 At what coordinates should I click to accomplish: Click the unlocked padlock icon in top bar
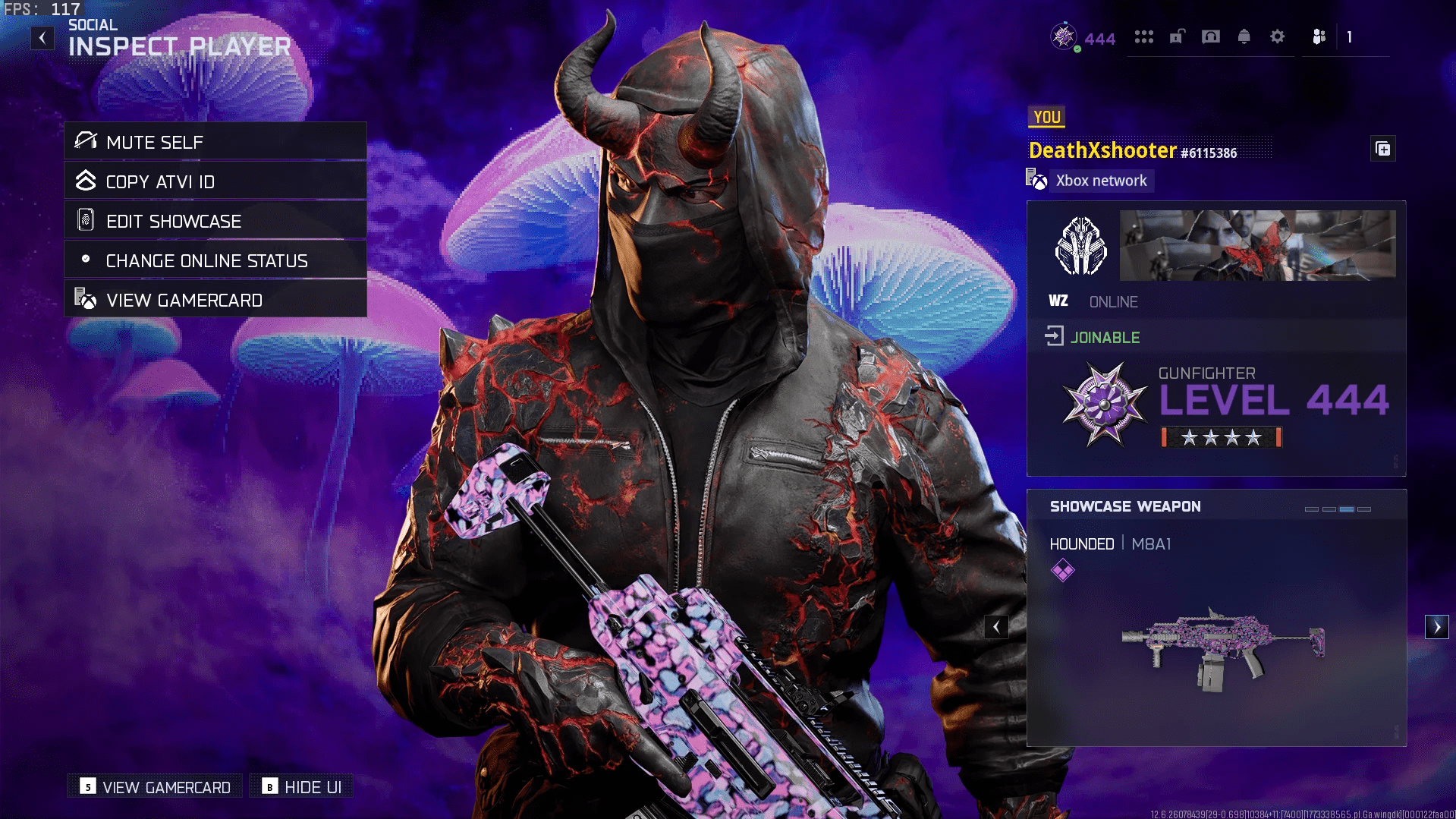click(x=1177, y=37)
